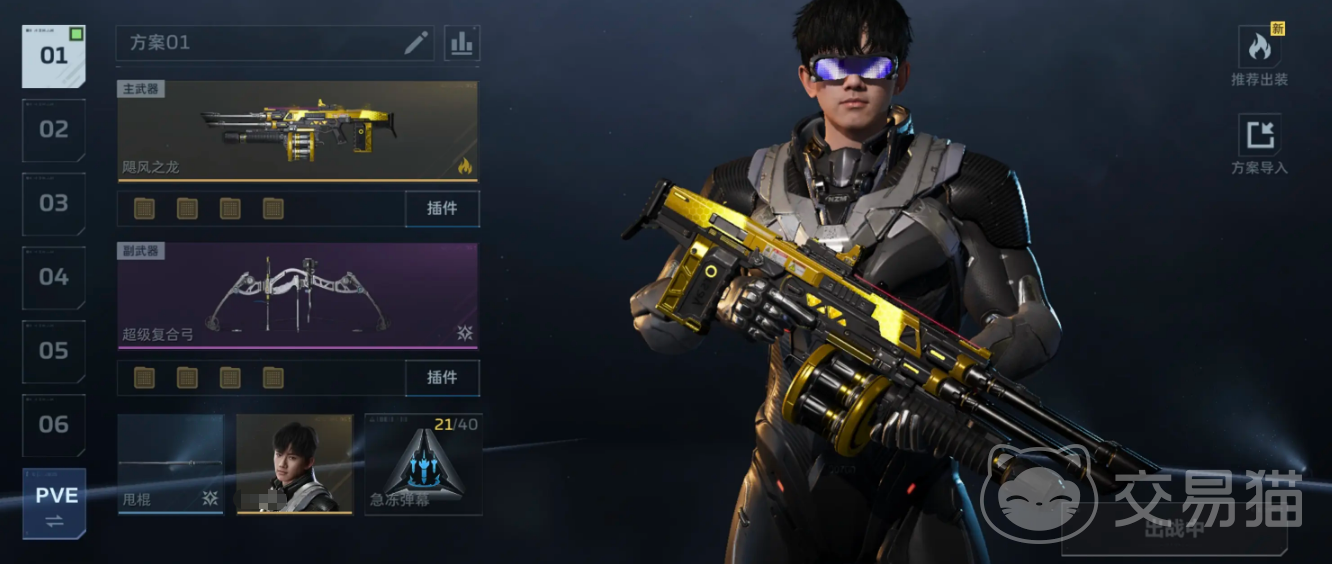Screen dimensions: 1332x564
Task: Select loadout tab 06
Action: tap(54, 425)
